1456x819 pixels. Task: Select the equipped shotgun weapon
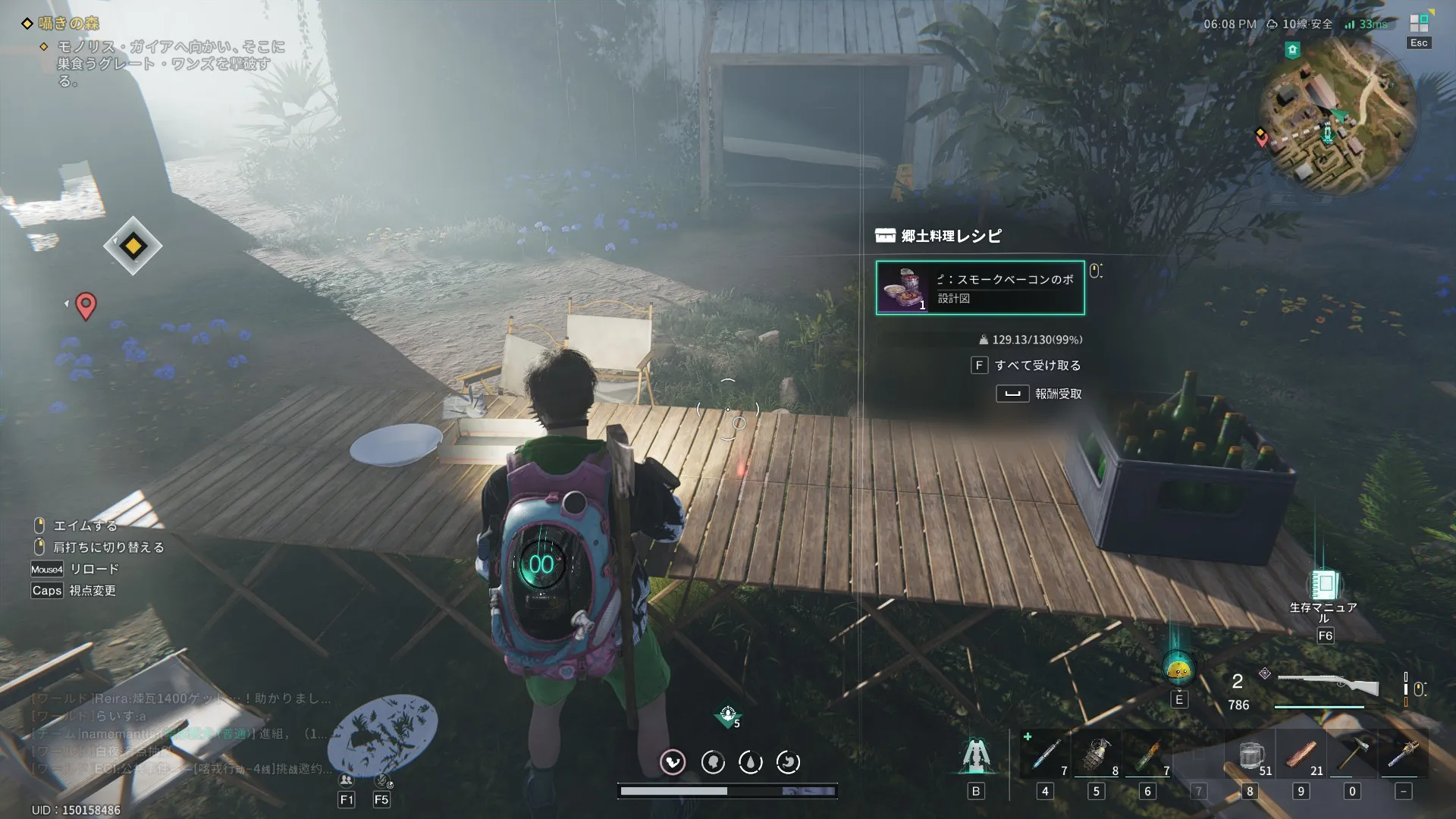[x=1328, y=687]
